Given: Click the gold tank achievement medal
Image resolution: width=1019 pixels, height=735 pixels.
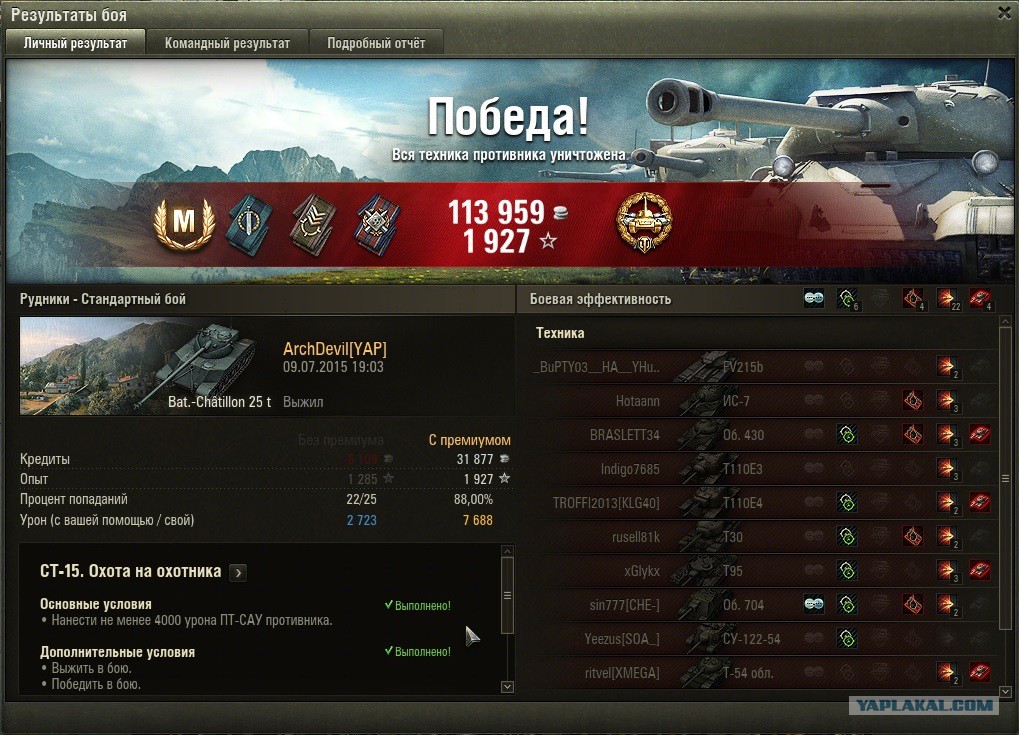Looking at the screenshot, I should [644, 223].
